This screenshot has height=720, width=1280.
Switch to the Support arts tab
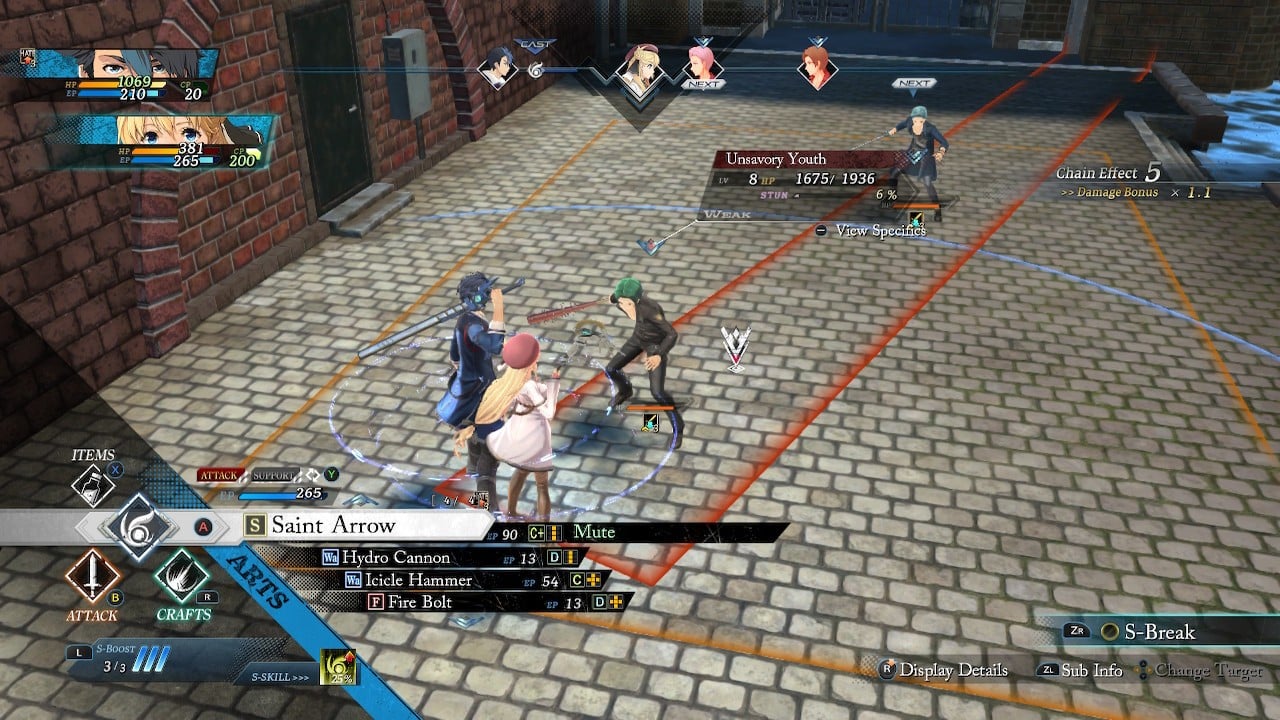(x=274, y=475)
